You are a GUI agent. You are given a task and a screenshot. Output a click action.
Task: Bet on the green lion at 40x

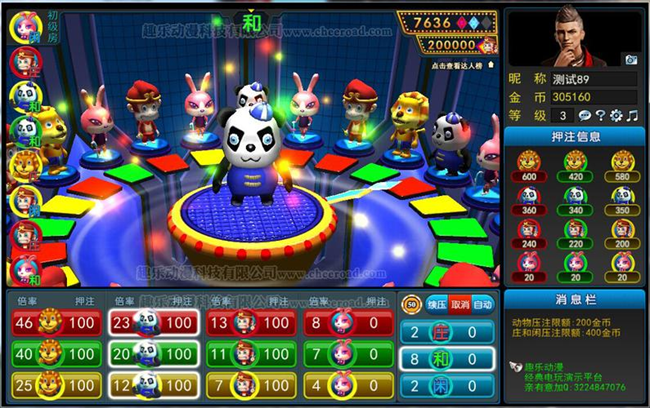[53, 353]
